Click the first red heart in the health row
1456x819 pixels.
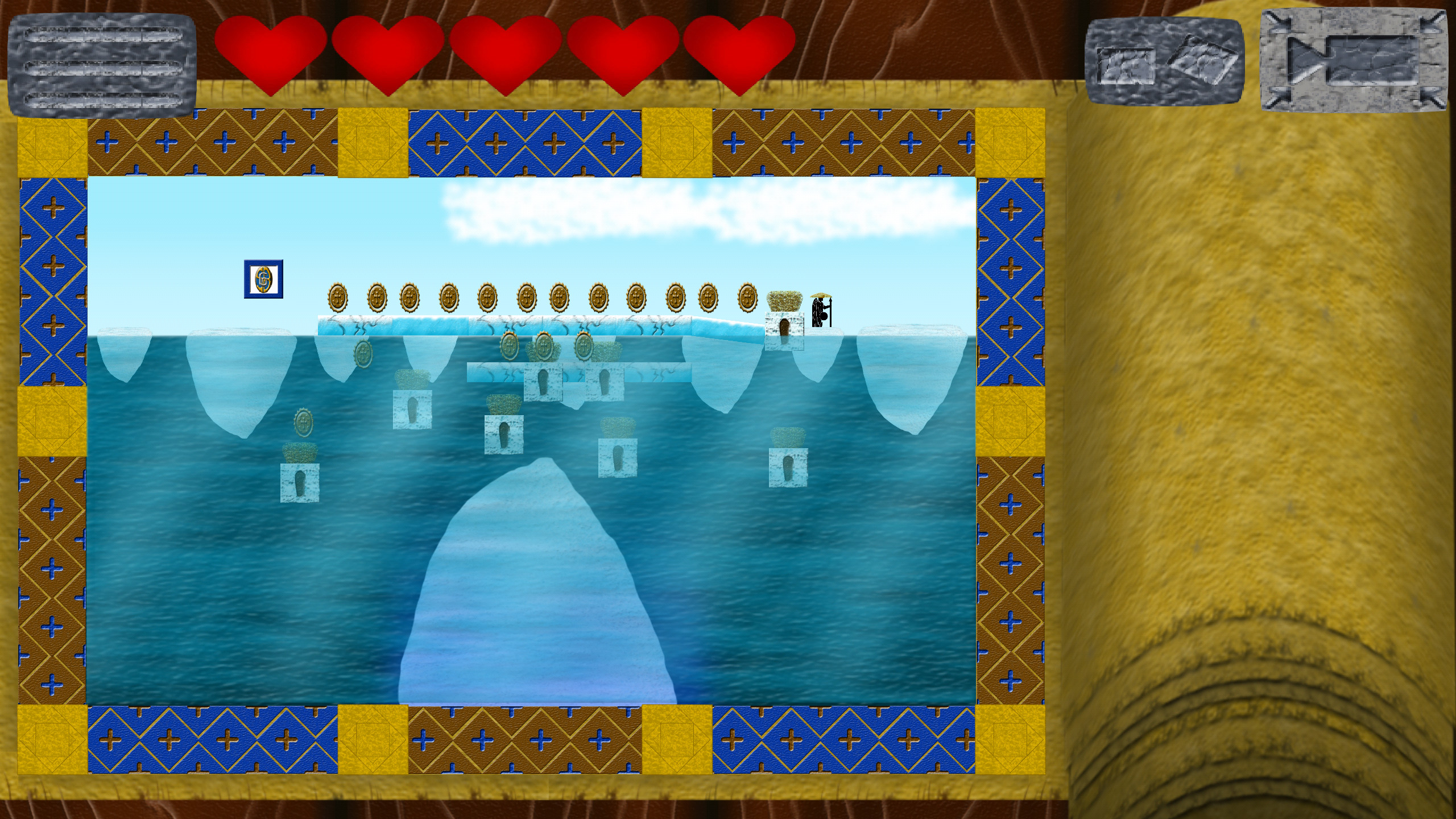271,51
